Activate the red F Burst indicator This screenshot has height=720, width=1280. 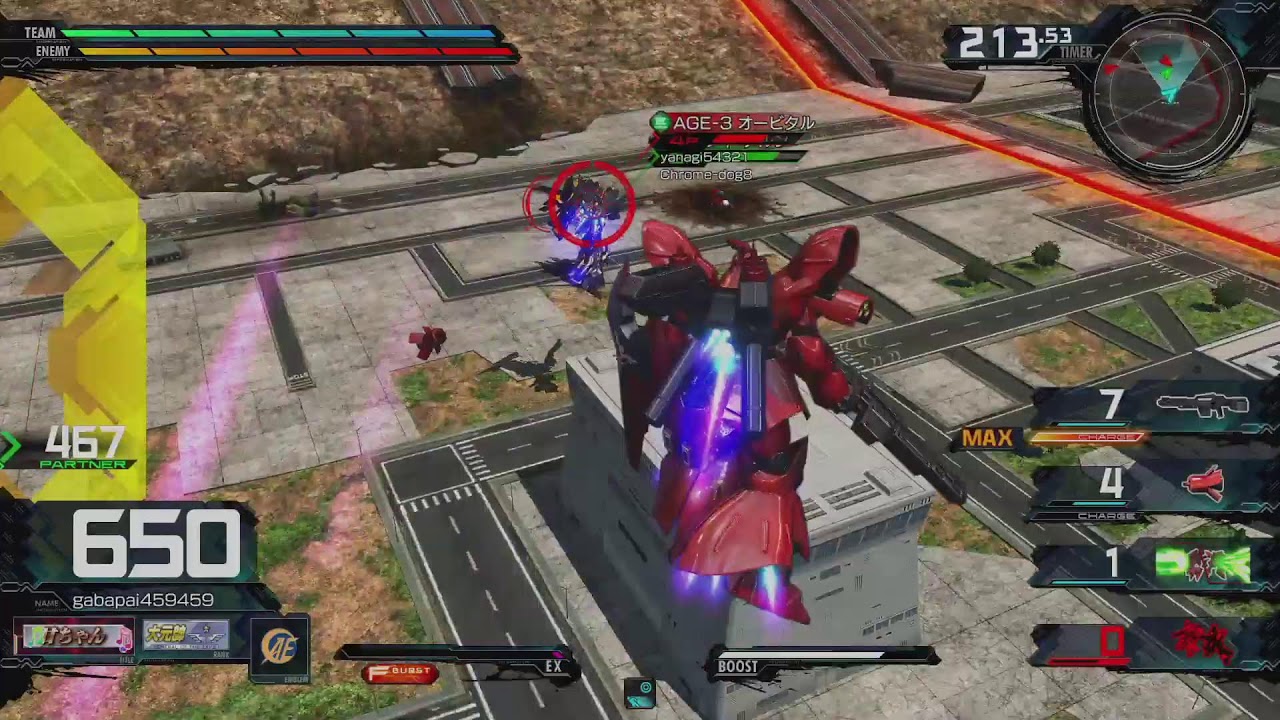(400, 673)
